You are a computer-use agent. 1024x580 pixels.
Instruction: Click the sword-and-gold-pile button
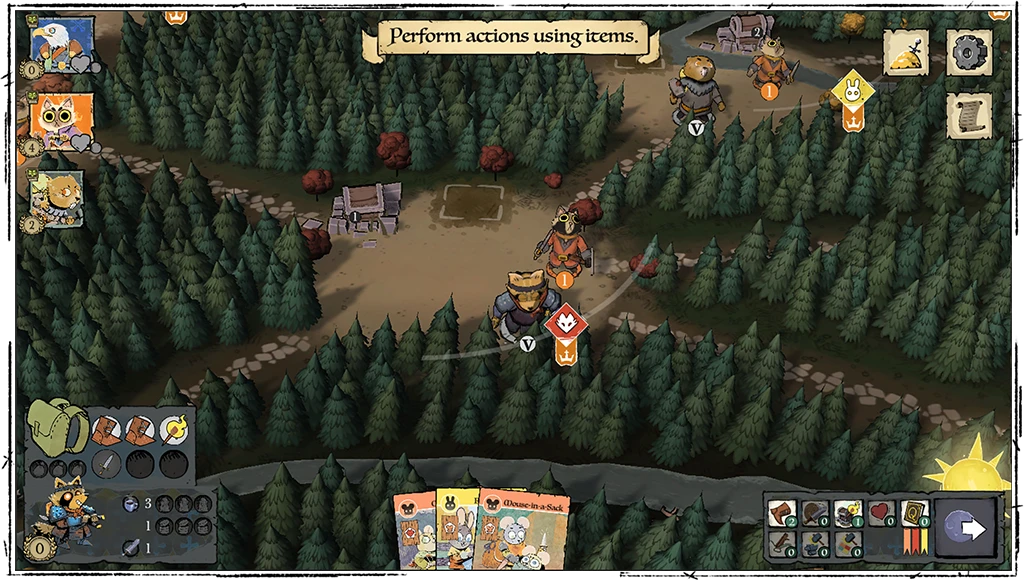point(906,52)
